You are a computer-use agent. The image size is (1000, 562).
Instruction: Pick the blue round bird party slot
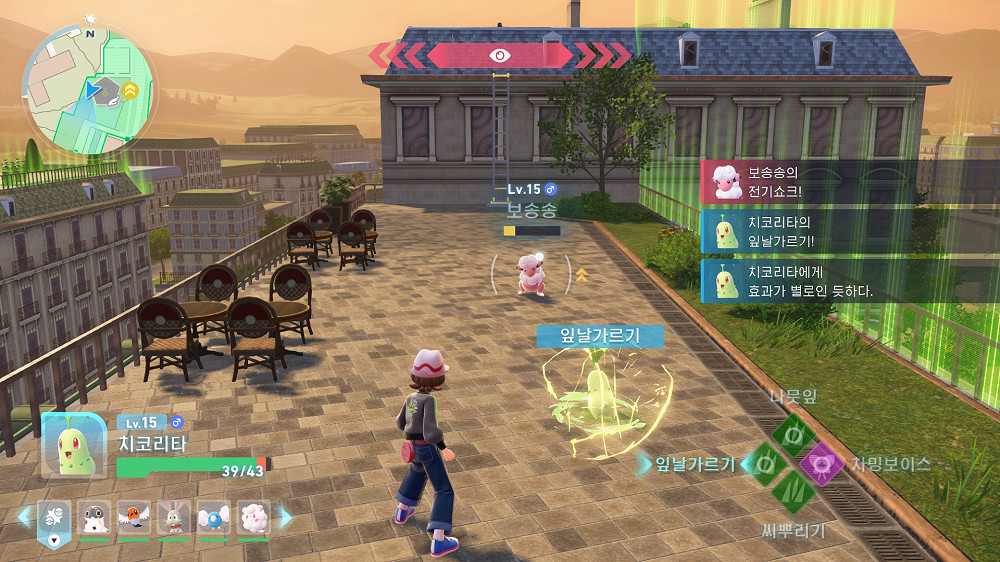[x=214, y=517]
